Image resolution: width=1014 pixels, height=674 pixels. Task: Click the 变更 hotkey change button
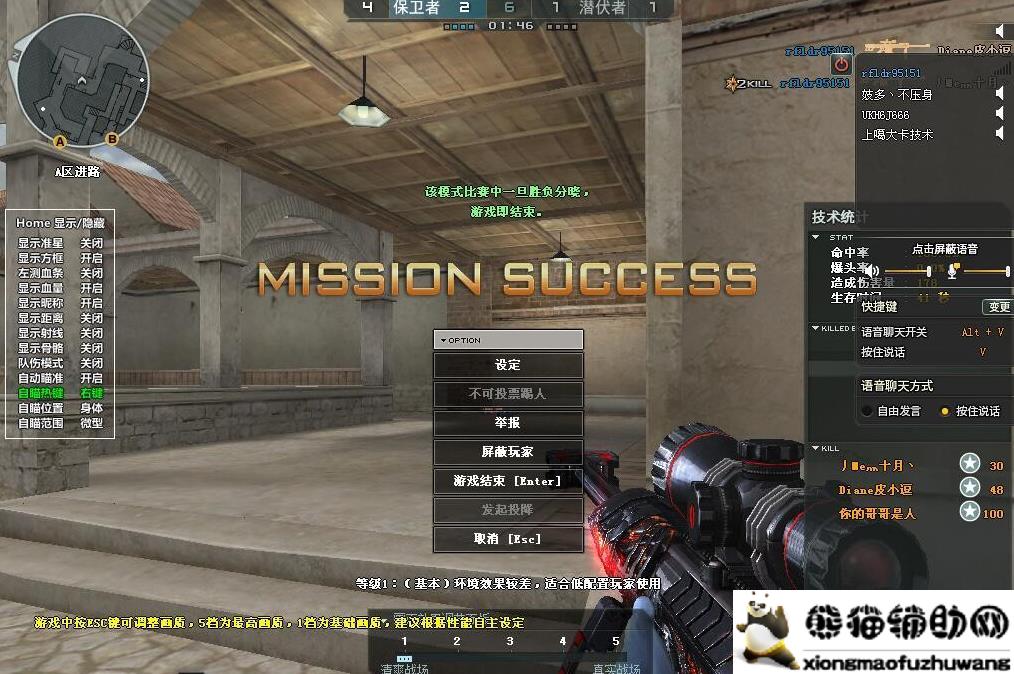[997, 307]
